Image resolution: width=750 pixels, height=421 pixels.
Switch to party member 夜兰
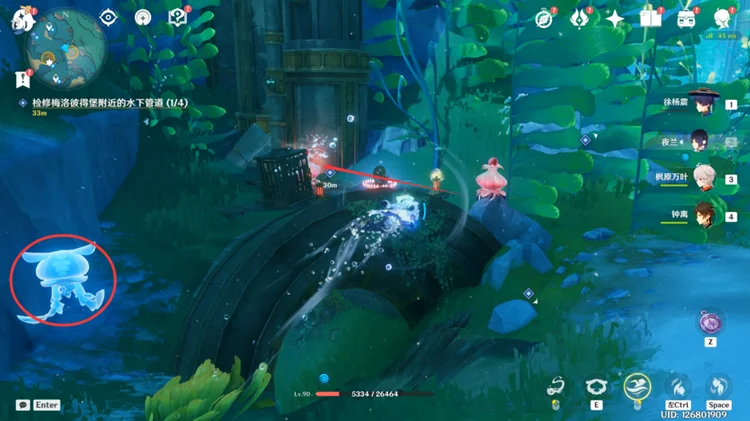pos(707,141)
